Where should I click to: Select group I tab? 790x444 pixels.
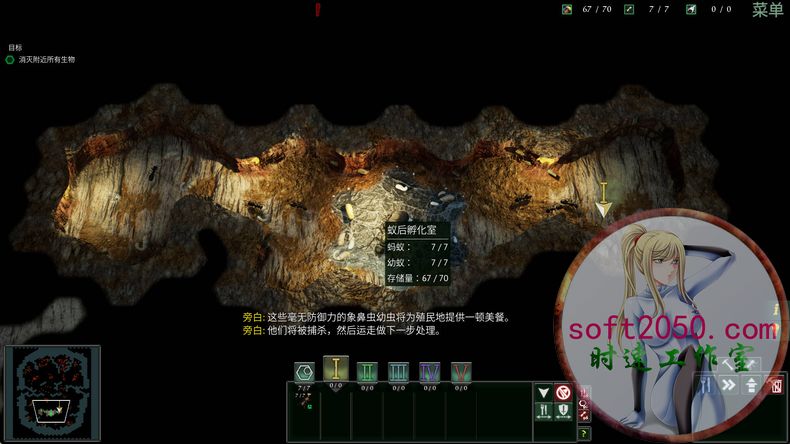click(336, 370)
